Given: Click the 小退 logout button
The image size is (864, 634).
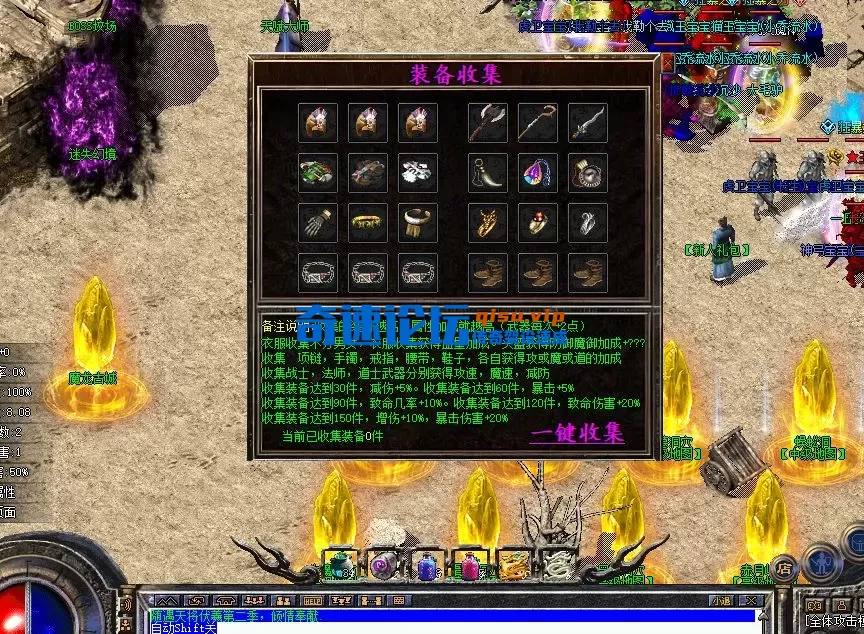Looking at the screenshot, I should (722, 601).
